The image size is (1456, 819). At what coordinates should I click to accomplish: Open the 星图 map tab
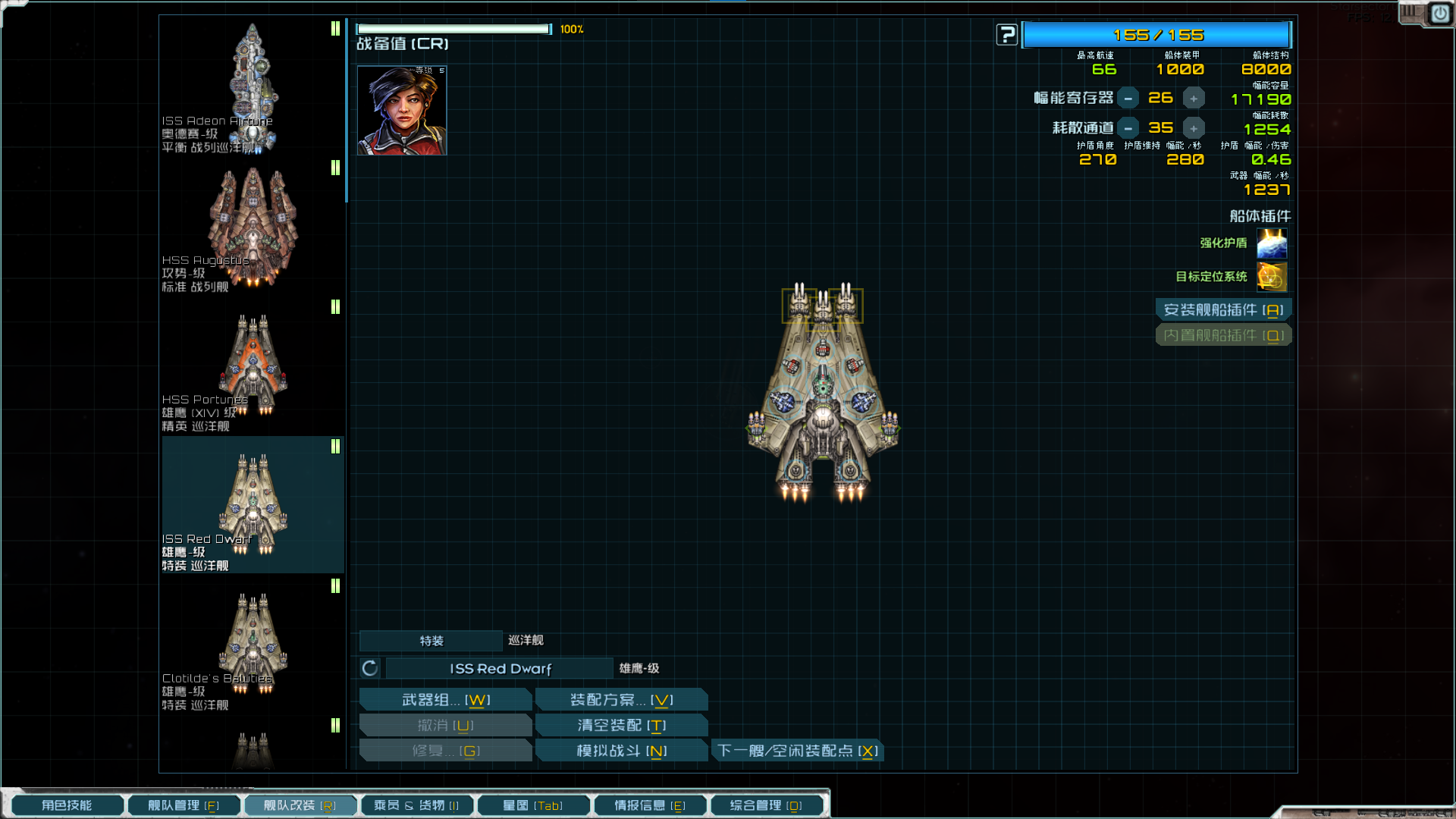[532, 805]
